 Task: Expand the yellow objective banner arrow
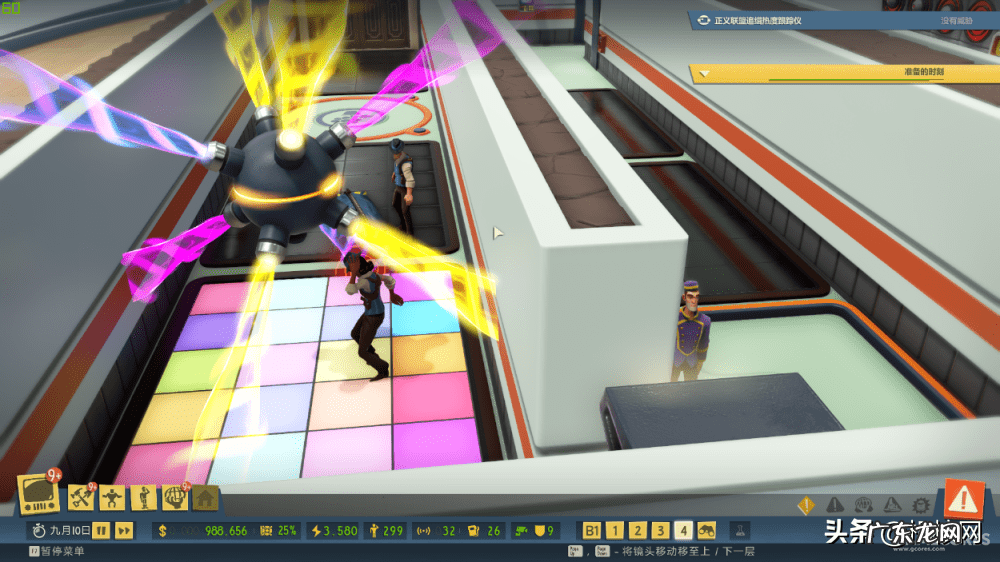pos(704,72)
